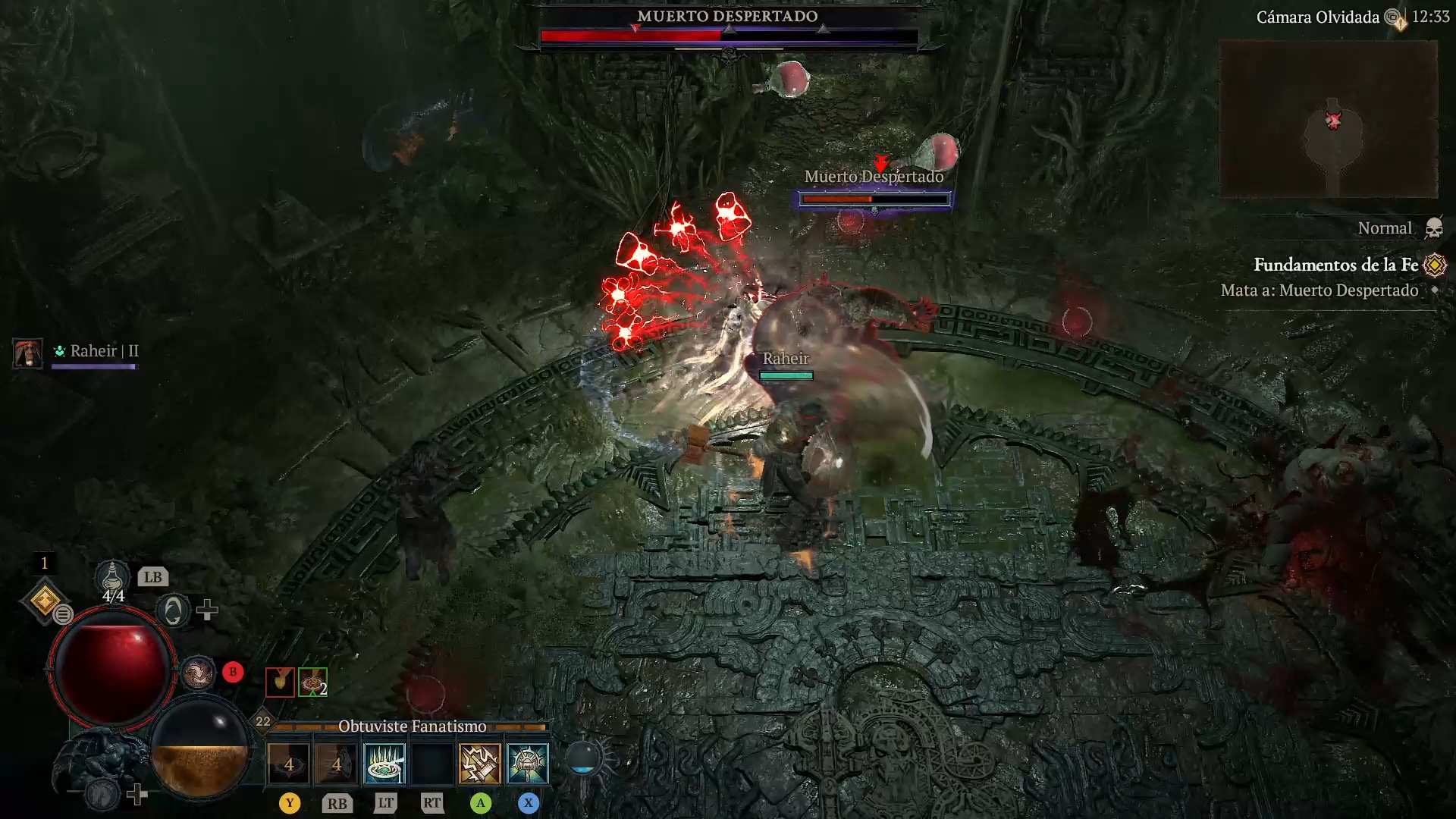The width and height of the screenshot is (1456, 819).
Task: Click the skull difficulty icon beside Normal
Action: 1433,228
